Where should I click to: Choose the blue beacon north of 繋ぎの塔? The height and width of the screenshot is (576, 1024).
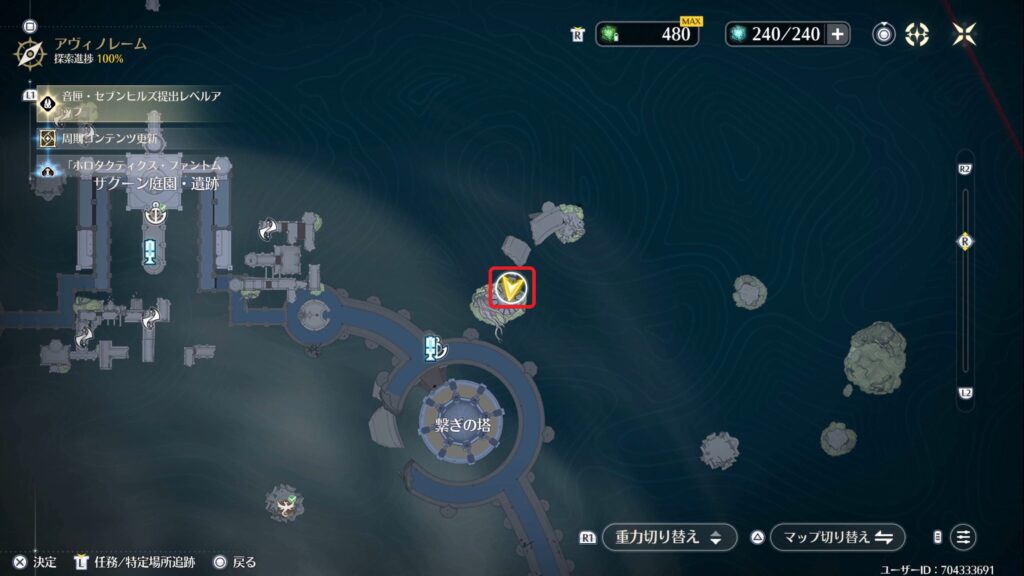(x=433, y=347)
